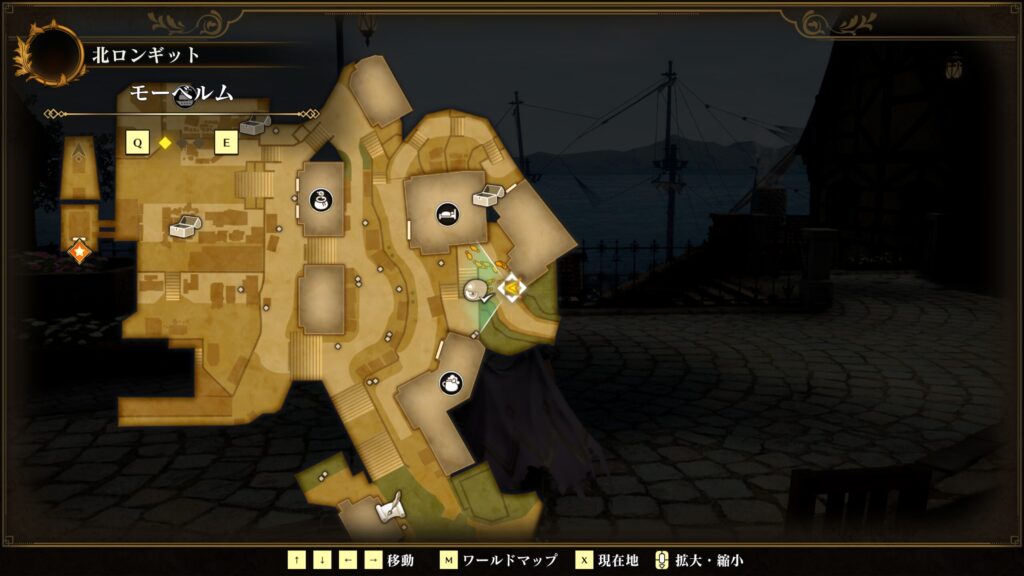The image size is (1024, 576).
Task: Select the inn bed icon on the map
Action: (x=447, y=213)
